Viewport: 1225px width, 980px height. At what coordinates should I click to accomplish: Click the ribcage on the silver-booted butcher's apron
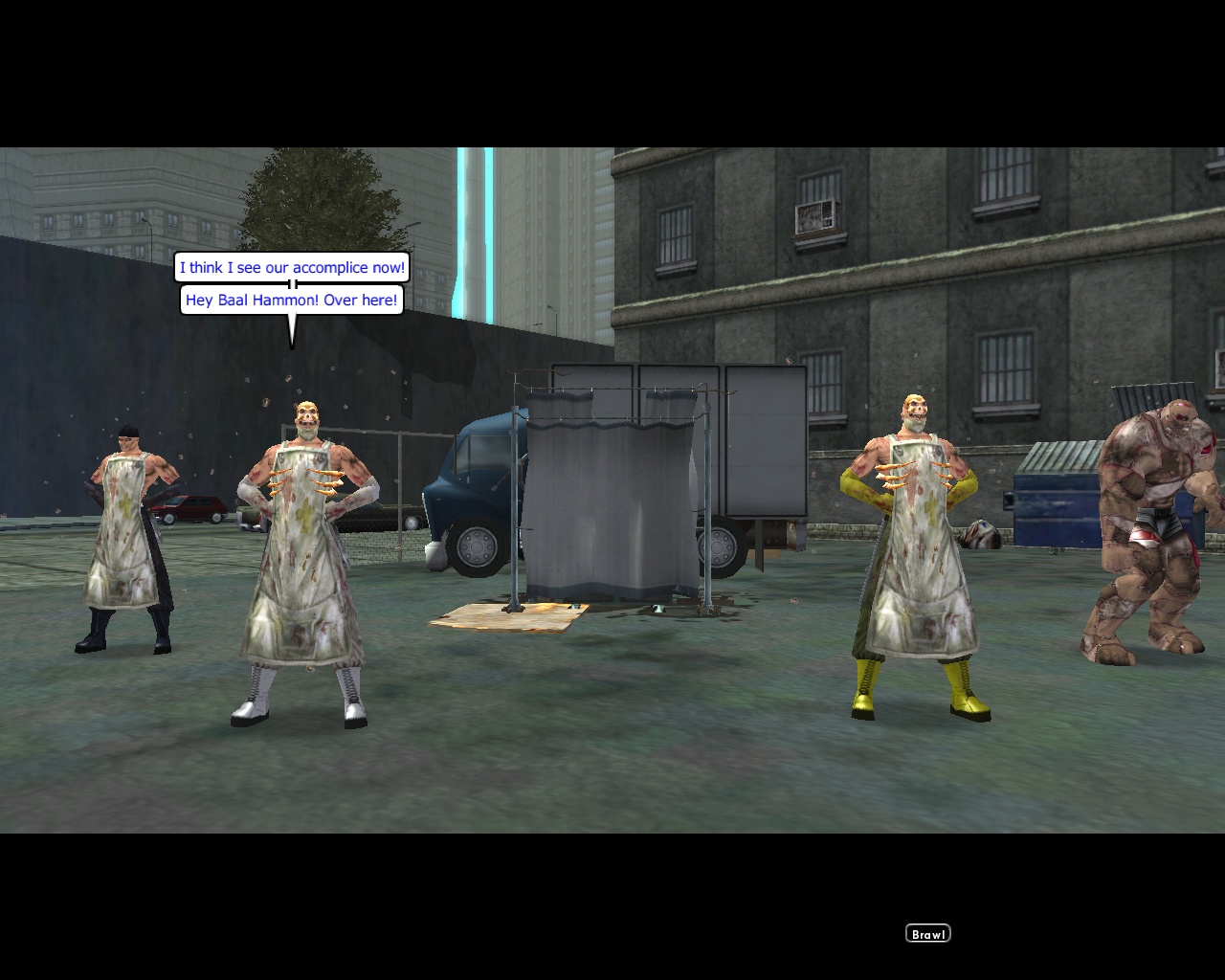click(x=303, y=481)
